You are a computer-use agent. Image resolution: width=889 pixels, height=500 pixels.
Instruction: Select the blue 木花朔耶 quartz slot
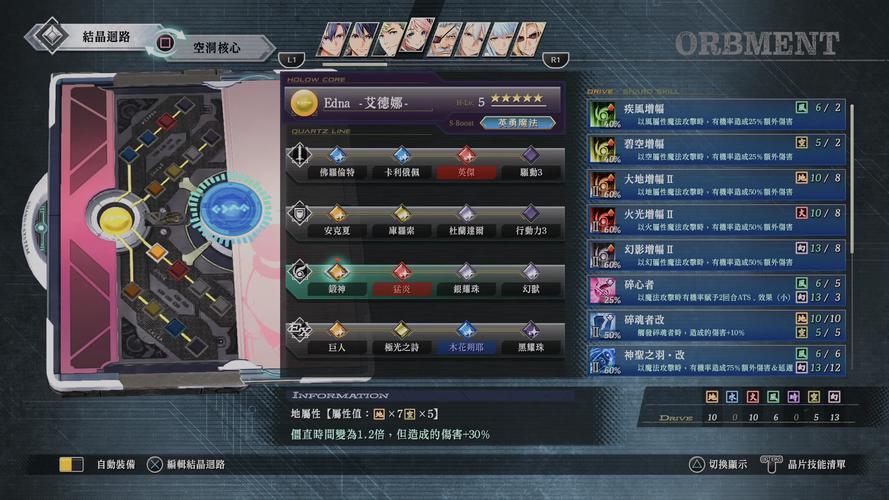pyautogui.click(x=465, y=347)
